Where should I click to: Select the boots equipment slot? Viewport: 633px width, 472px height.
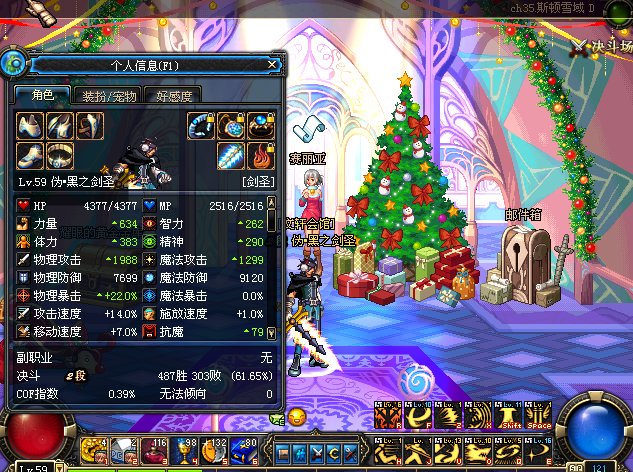(31, 155)
